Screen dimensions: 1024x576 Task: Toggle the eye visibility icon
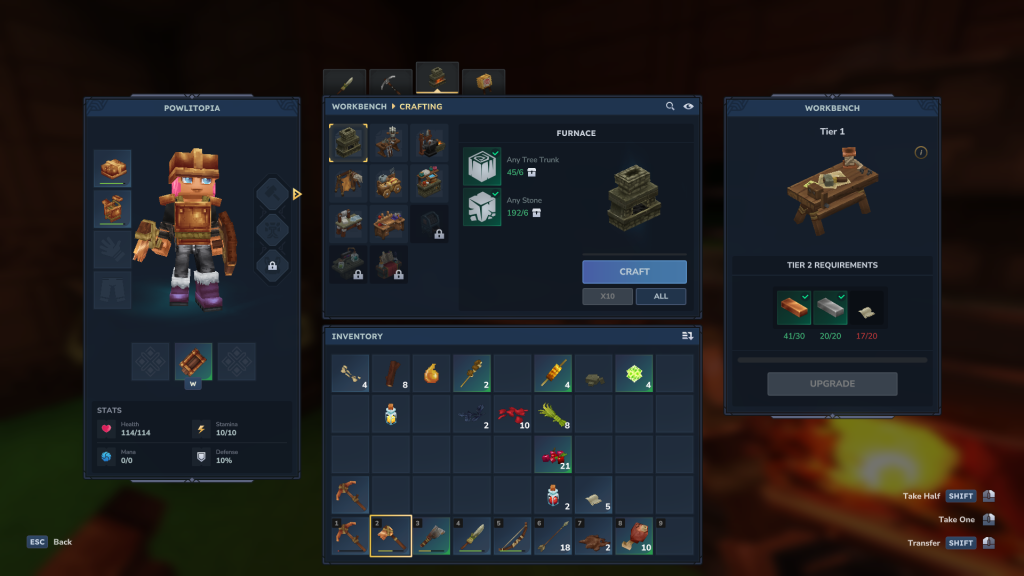[688, 106]
